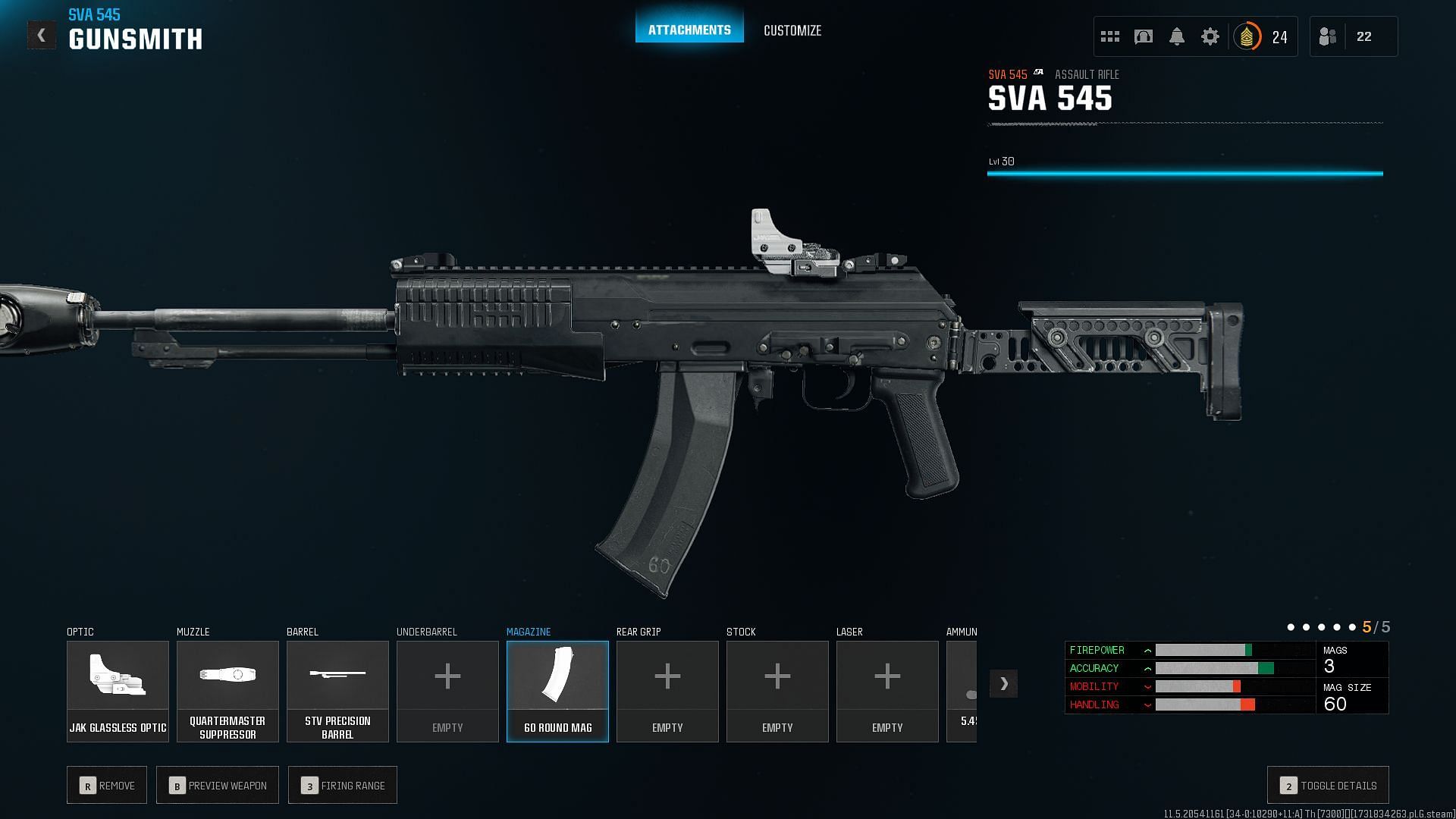This screenshot has height=819, width=1456.
Task: Open the empty Underbarrel slot
Action: click(x=447, y=691)
